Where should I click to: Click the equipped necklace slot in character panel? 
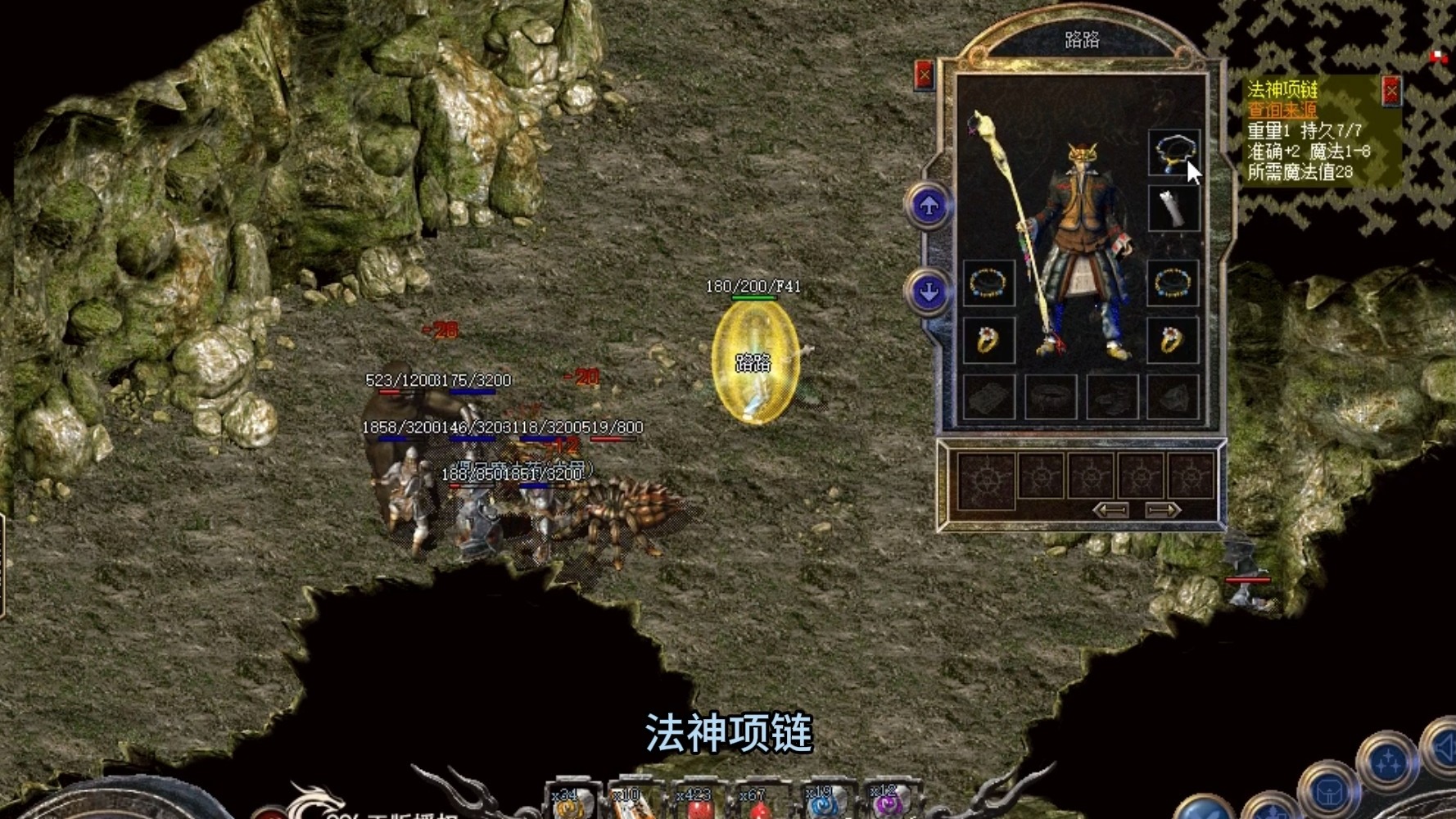pos(1173,153)
